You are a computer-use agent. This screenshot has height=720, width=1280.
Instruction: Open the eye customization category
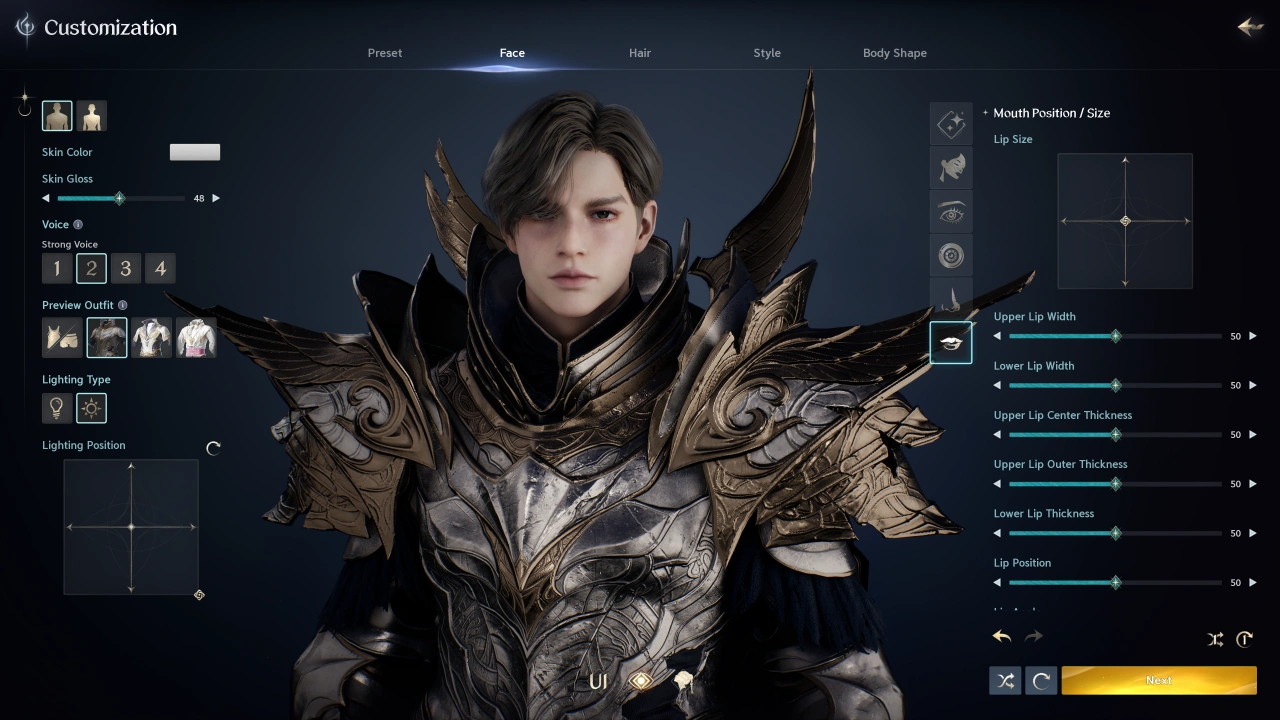pyautogui.click(x=951, y=213)
